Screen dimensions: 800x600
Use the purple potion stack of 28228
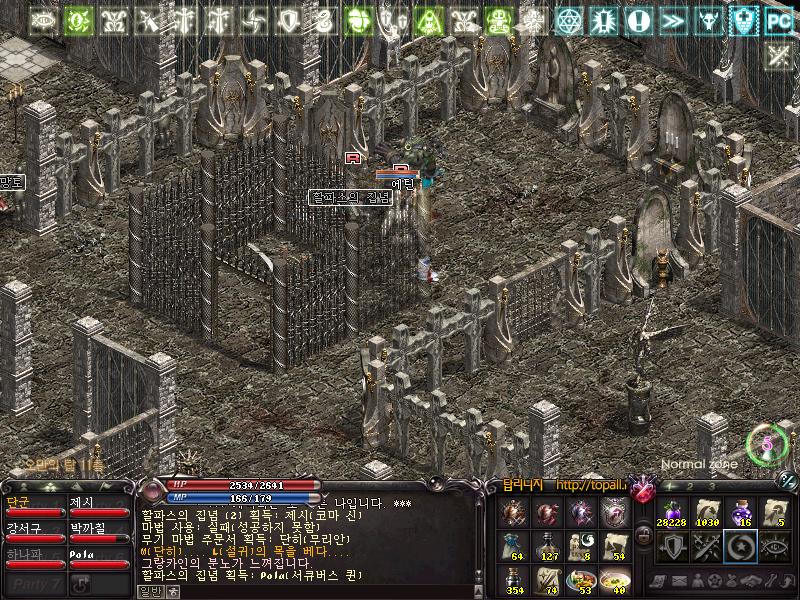pyautogui.click(x=670, y=513)
